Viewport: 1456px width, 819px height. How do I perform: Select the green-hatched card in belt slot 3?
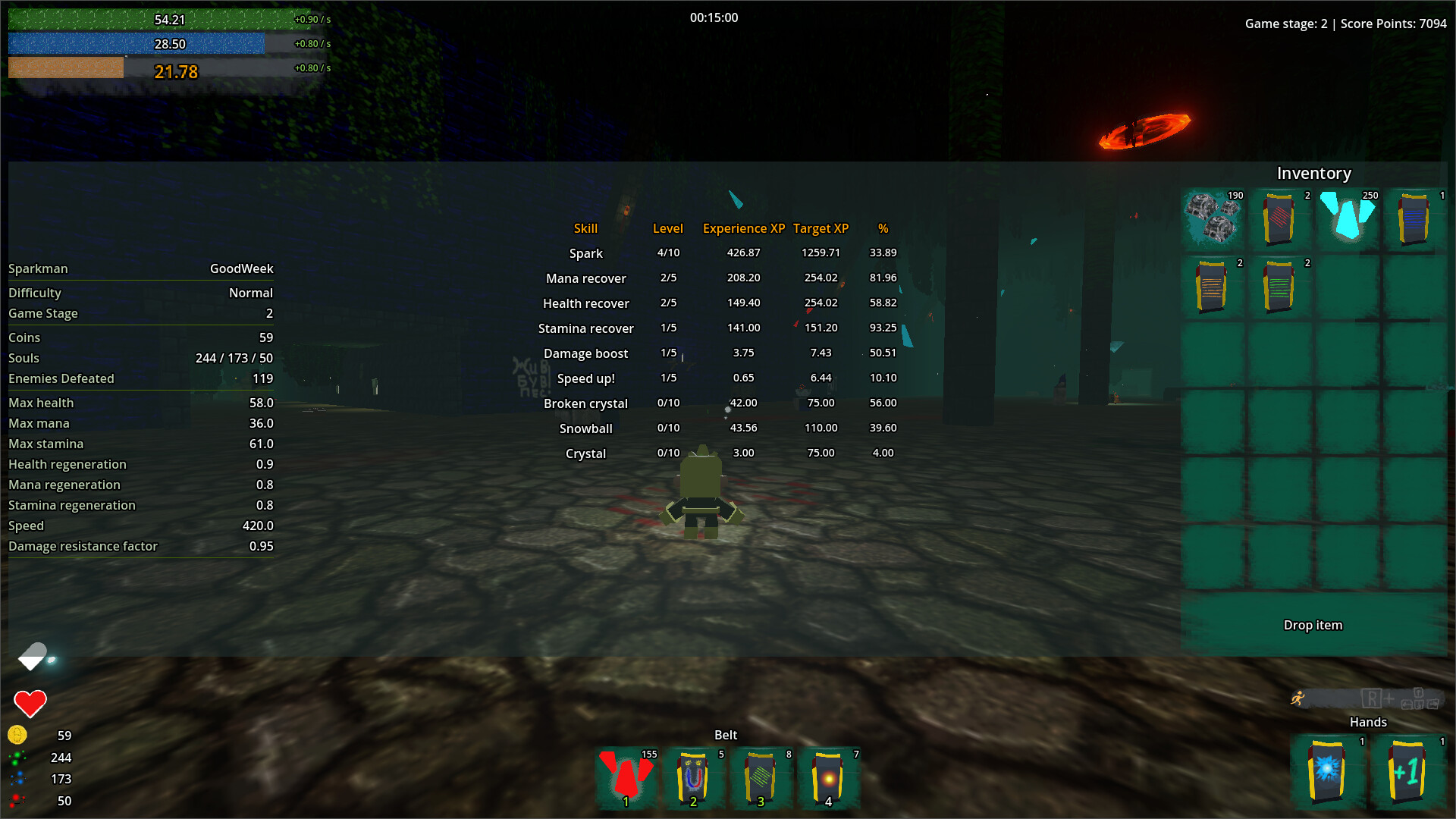point(761,777)
